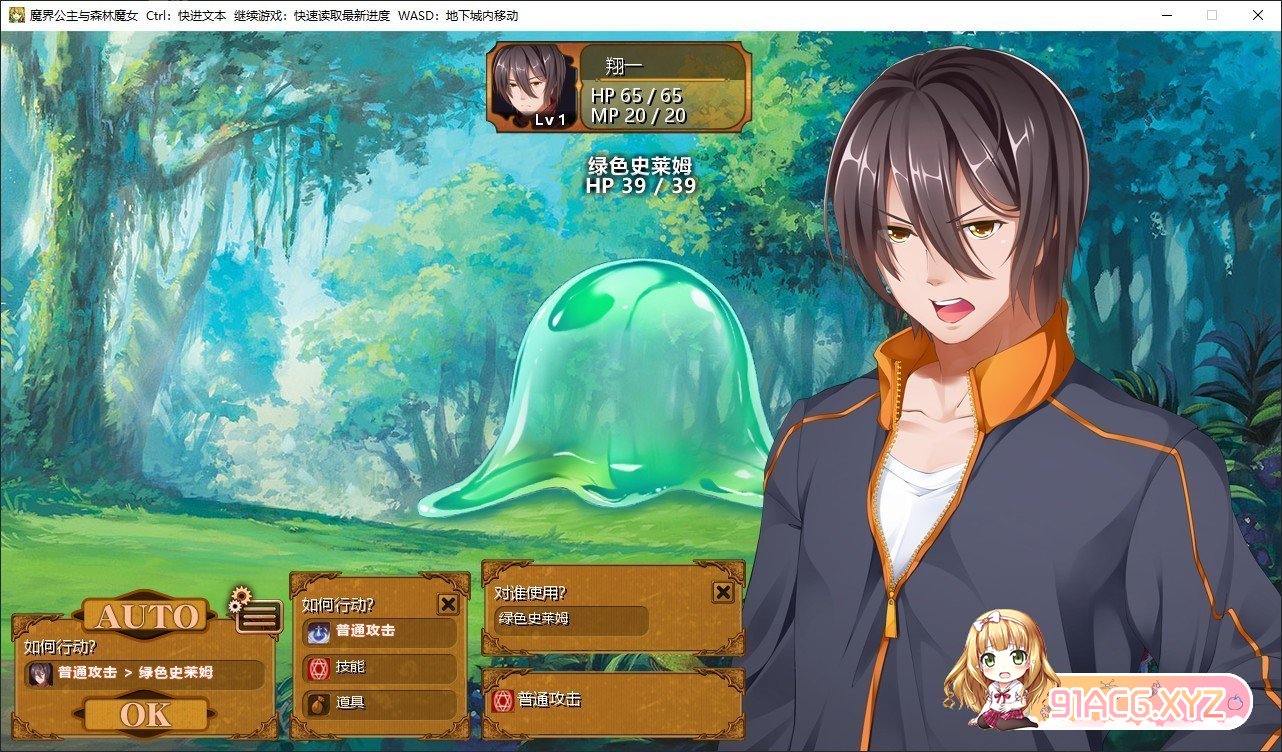The height and width of the screenshot is (752, 1282).
Task: Open the gear menu icon
Action: (x=256, y=616)
